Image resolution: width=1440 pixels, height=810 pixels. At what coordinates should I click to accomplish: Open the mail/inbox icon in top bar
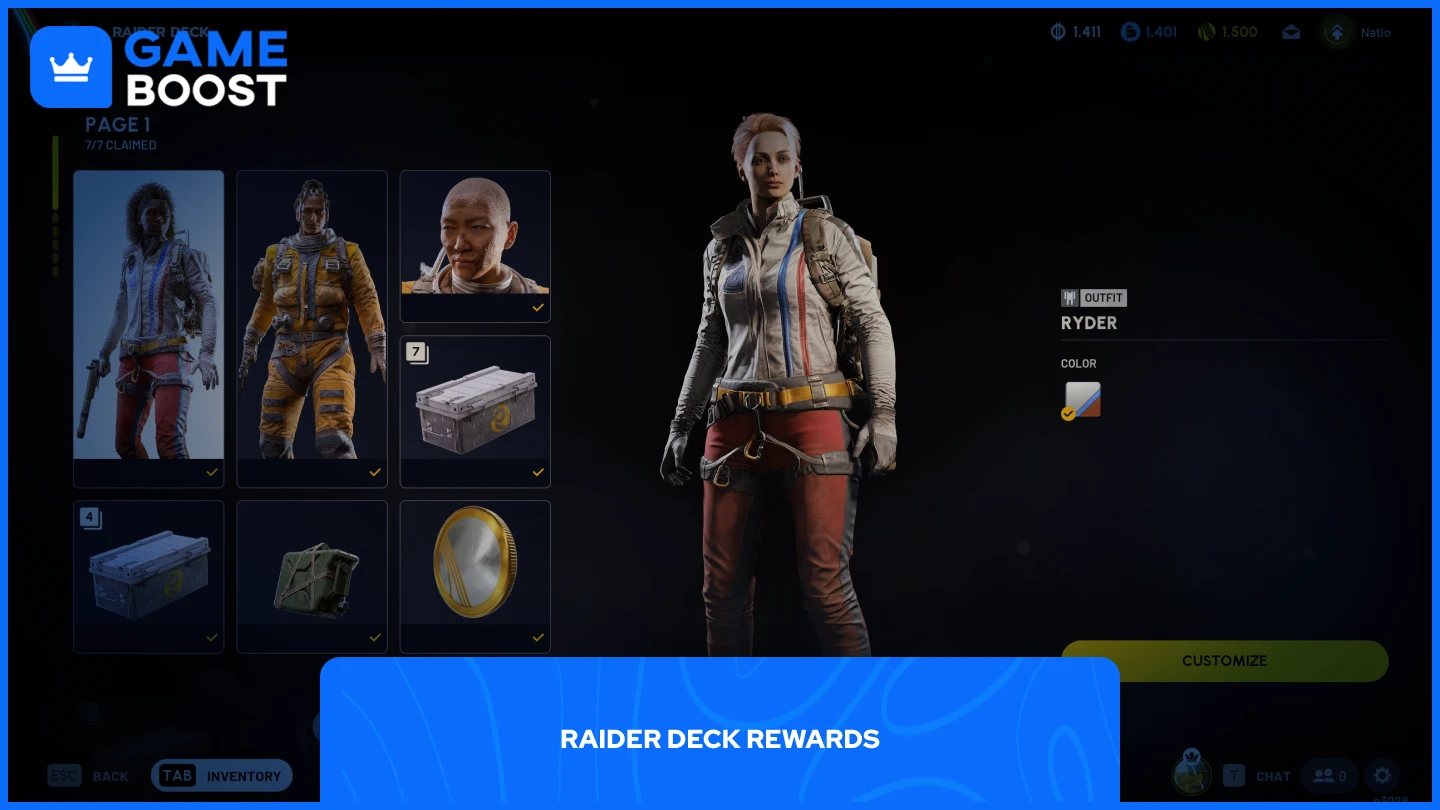[1291, 32]
